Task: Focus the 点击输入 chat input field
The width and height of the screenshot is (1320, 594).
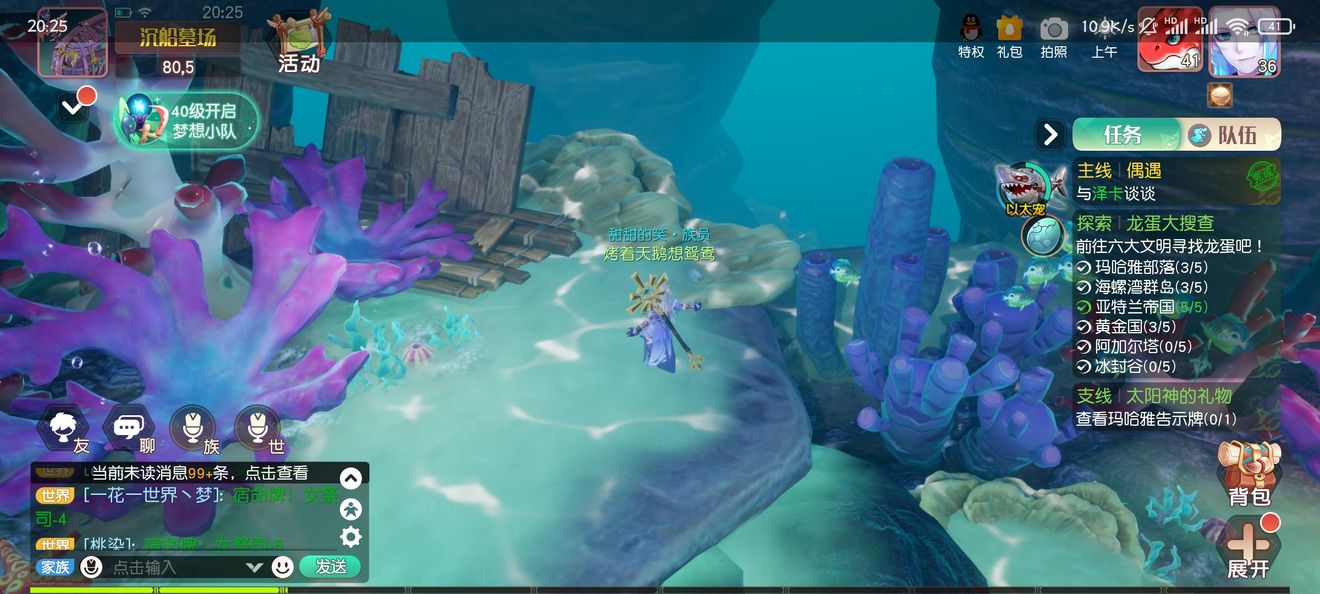Action: tap(175, 567)
